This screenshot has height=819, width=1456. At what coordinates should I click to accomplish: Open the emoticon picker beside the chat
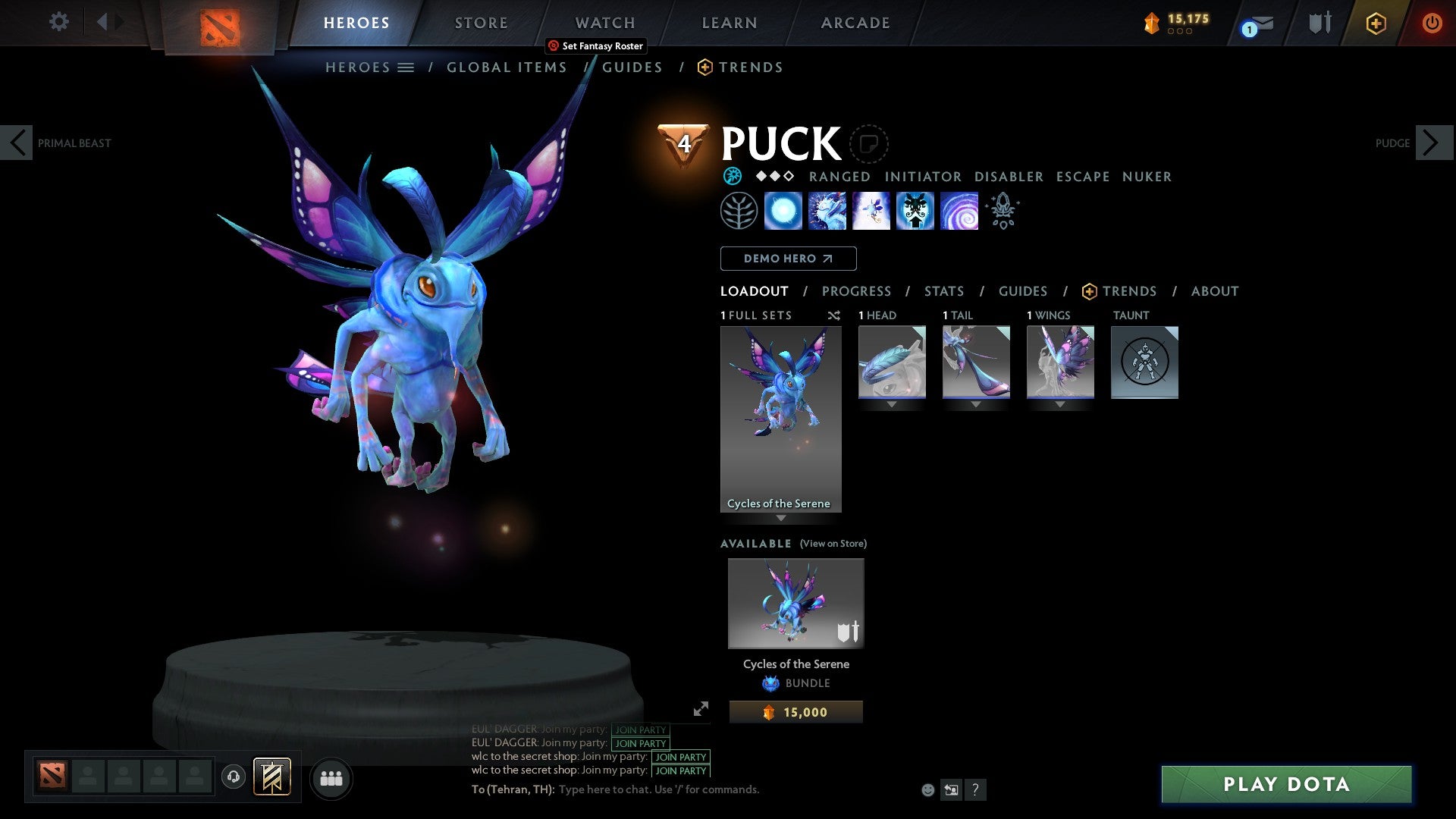pyautogui.click(x=927, y=789)
